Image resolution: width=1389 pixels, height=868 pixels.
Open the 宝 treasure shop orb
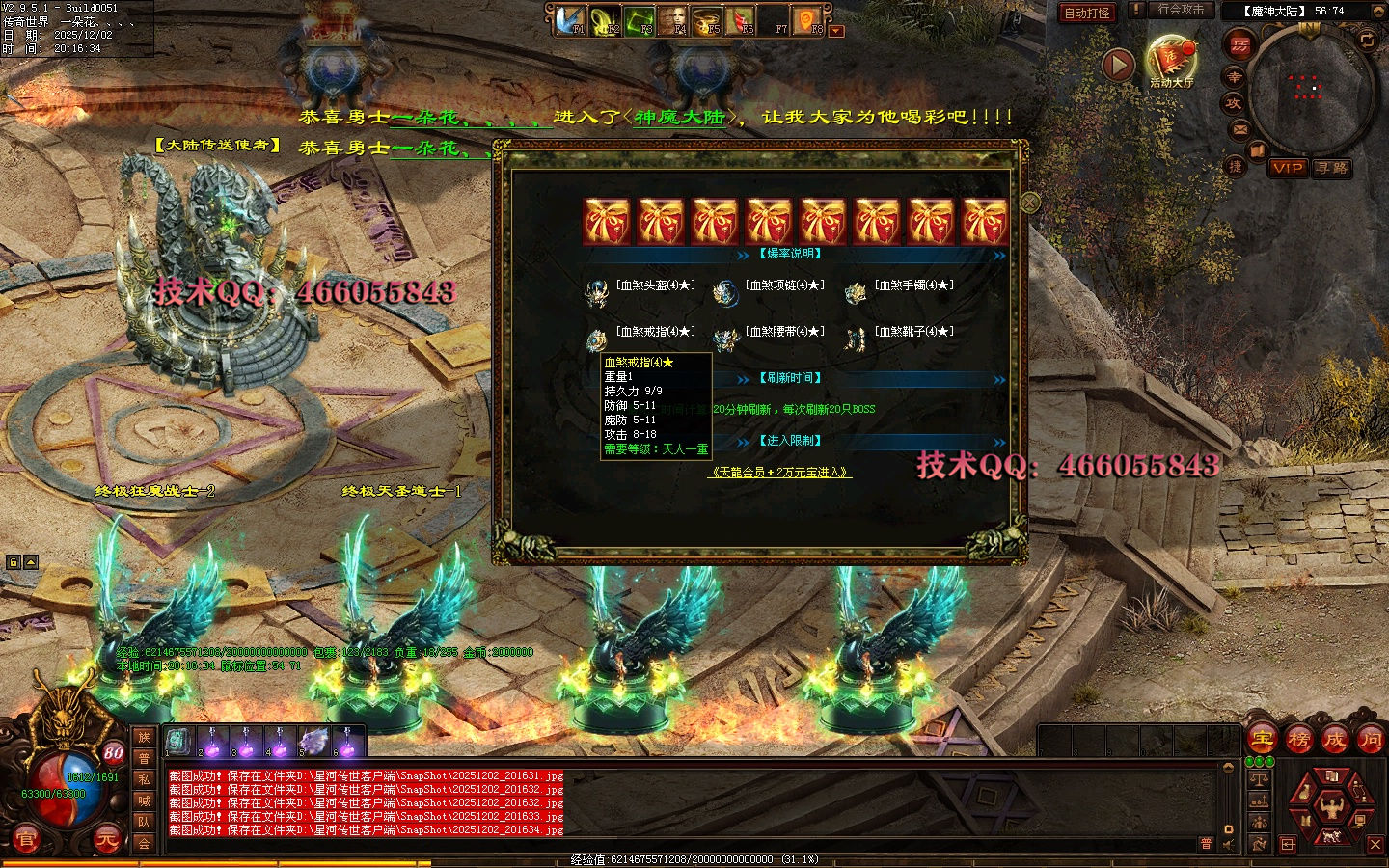(x=1263, y=740)
